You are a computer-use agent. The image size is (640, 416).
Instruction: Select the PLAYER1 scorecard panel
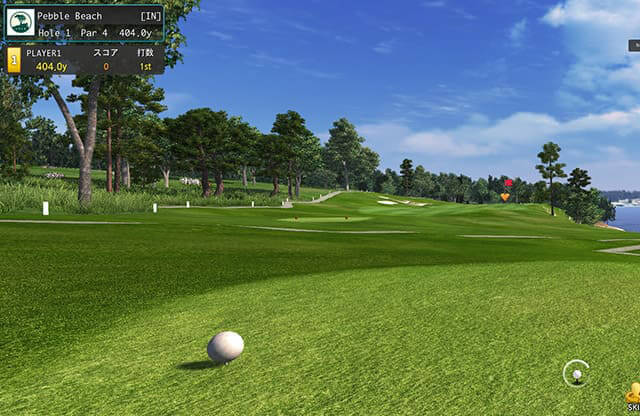(85, 60)
